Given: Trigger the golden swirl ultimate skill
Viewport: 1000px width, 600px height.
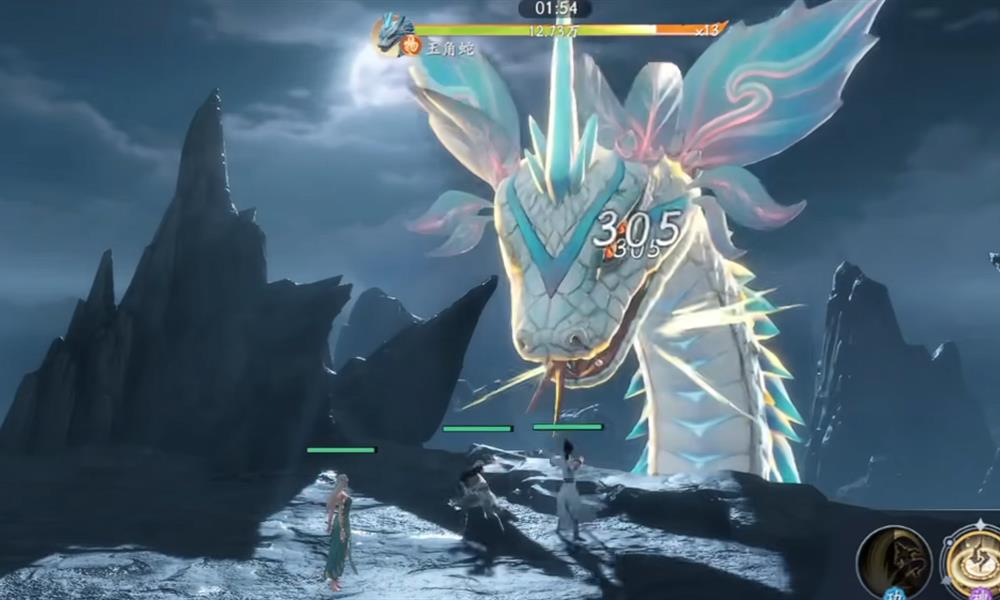Looking at the screenshot, I should (972, 560).
